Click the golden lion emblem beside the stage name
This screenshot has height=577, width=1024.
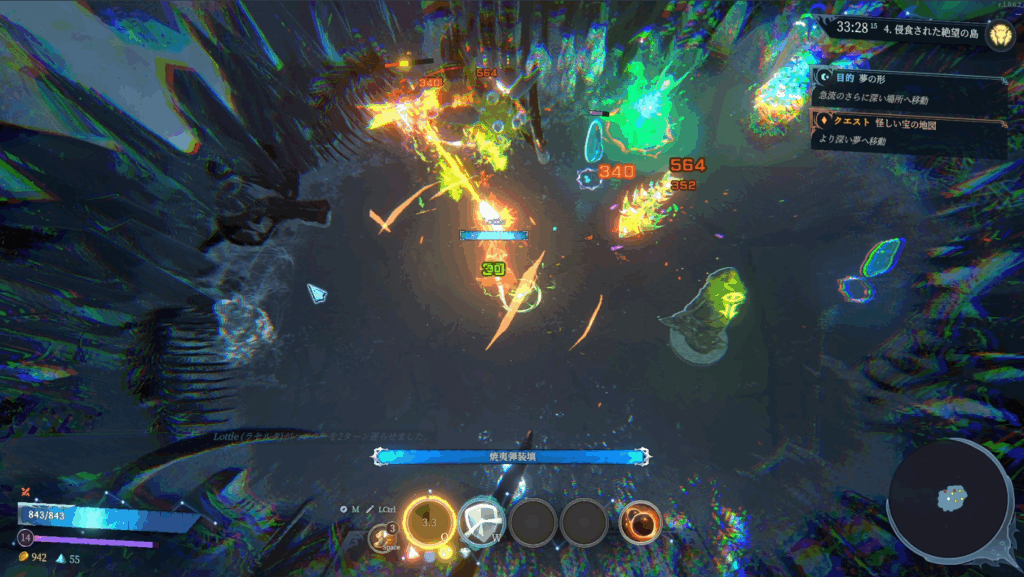coord(998,36)
